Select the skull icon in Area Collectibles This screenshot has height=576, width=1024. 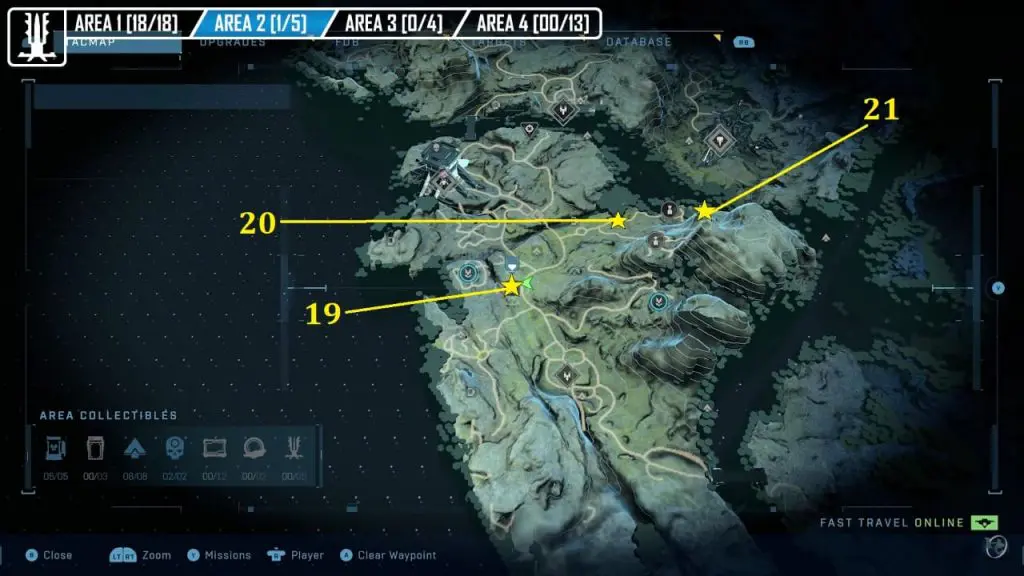point(175,447)
